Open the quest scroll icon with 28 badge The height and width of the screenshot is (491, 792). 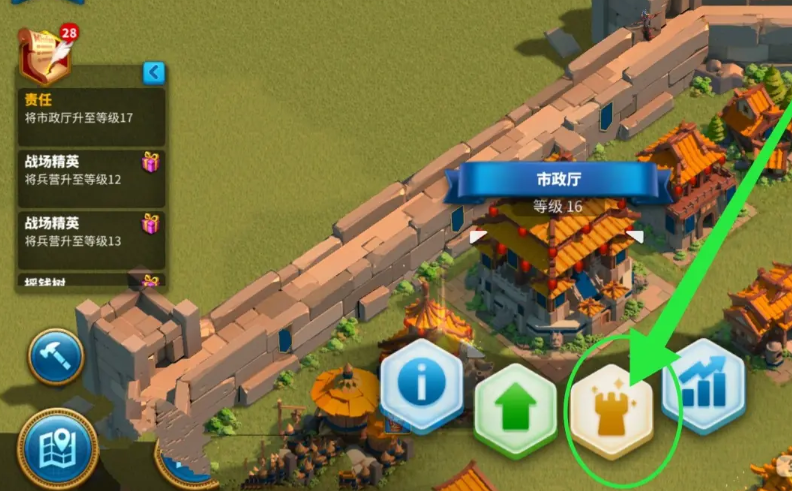(x=46, y=54)
